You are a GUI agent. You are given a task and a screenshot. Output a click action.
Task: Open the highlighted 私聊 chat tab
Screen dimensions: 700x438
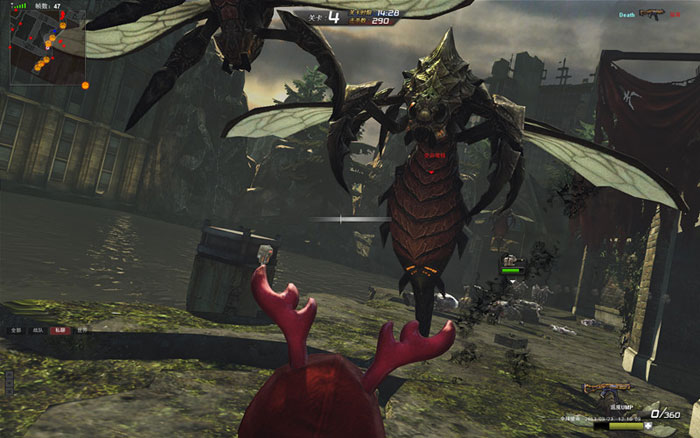click(62, 329)
